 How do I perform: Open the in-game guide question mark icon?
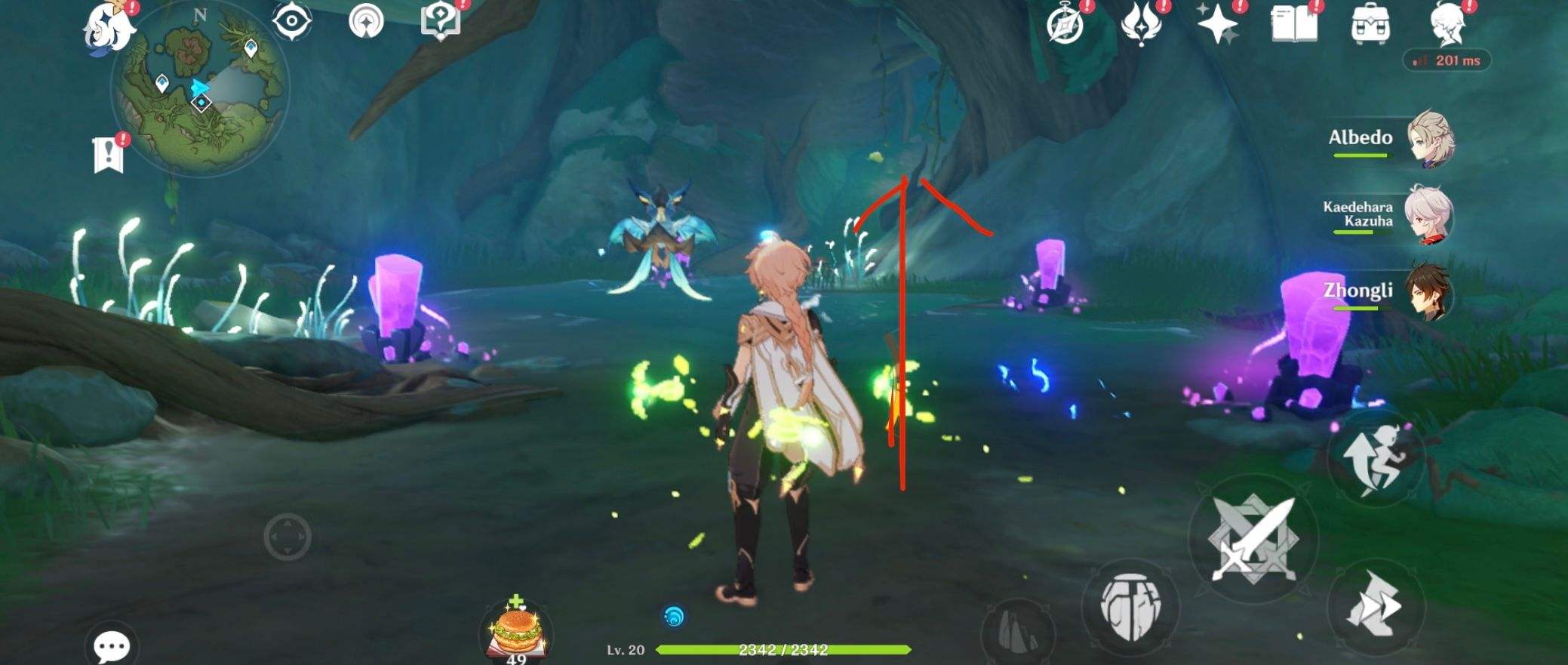click(439, 20)
